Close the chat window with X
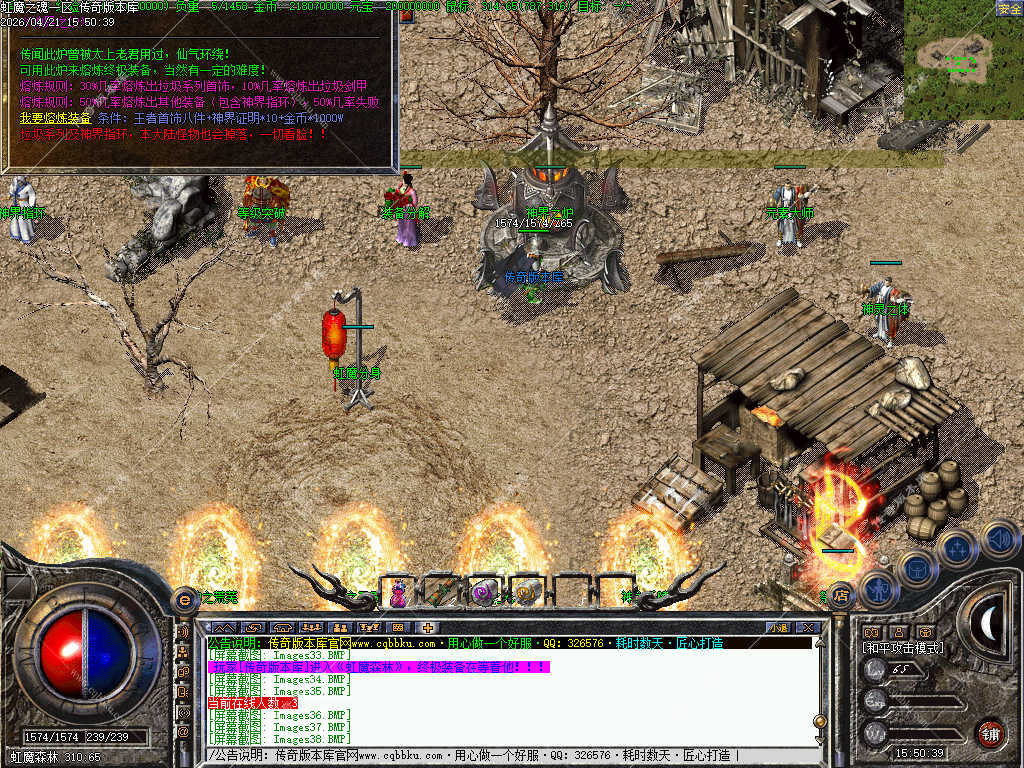This screenshot has width=1024, height=768. [x=809, y=627]
